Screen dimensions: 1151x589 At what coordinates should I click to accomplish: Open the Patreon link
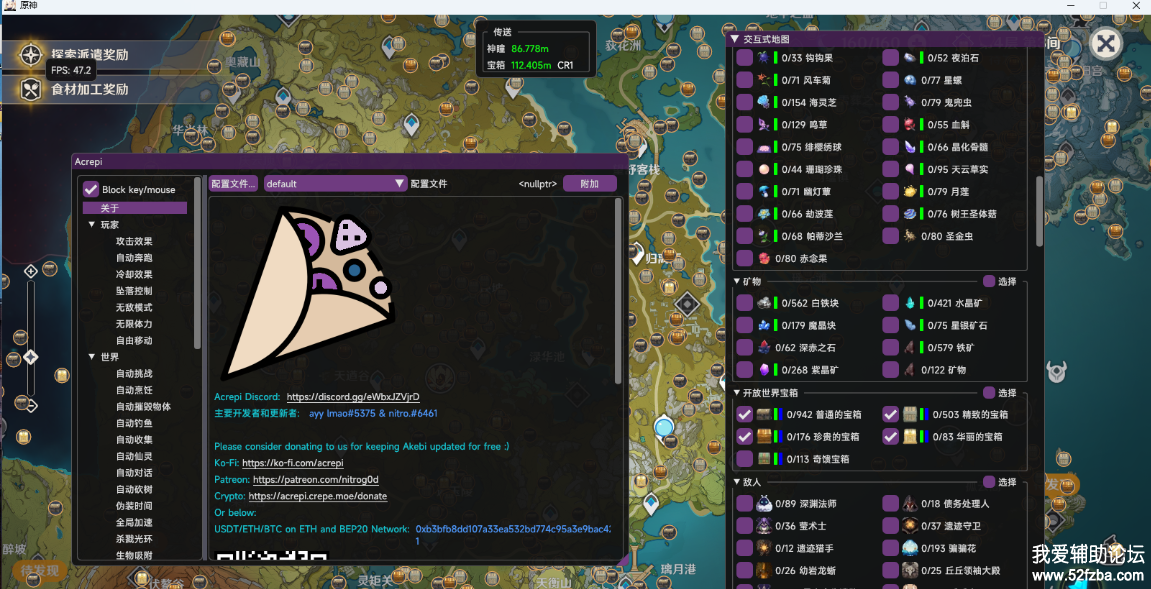pos(315,480)
